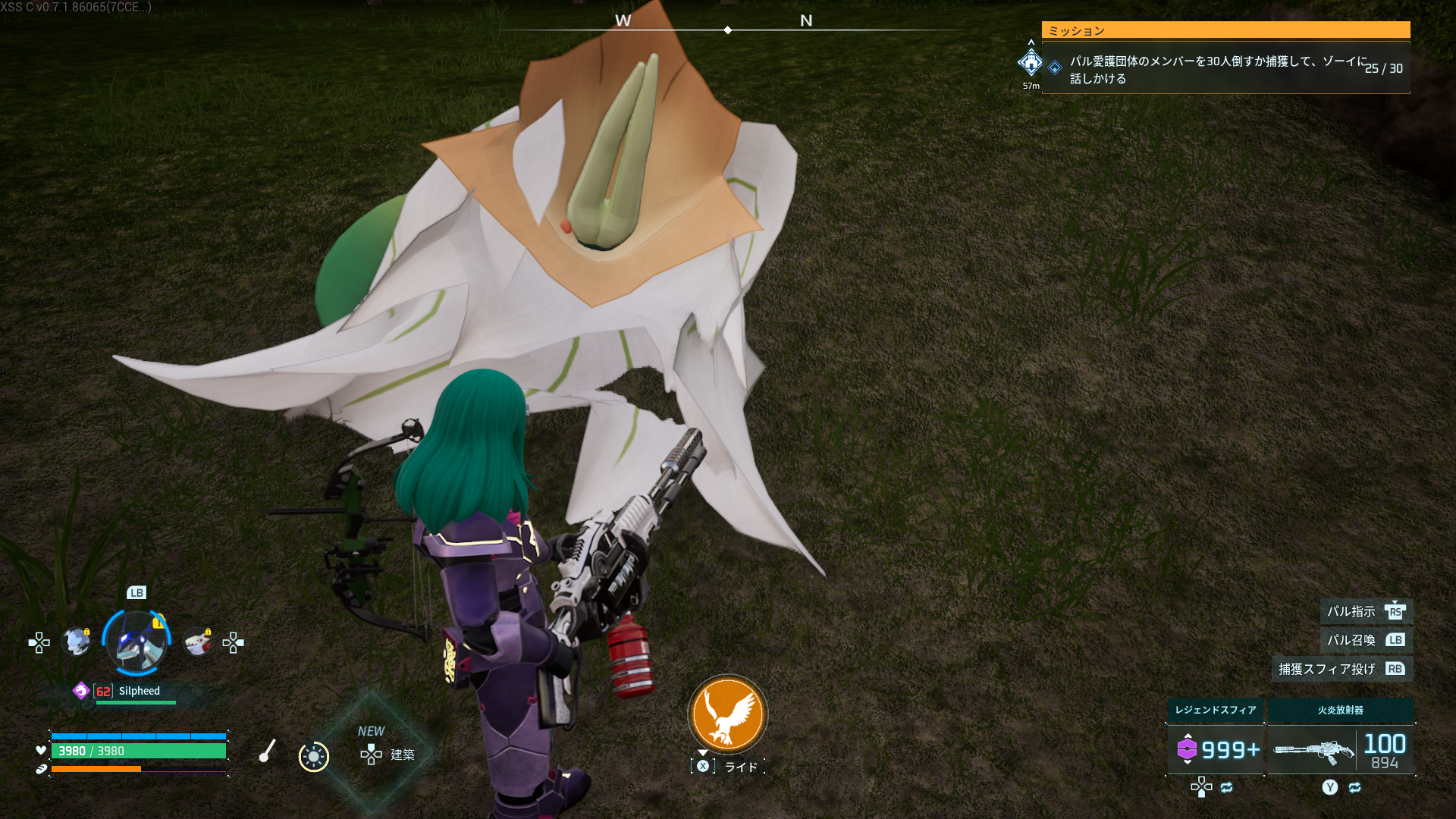Screen dimensions: 1456x819
Task: Switch to the pale blue pal portrait
Action: coord(77,642)
